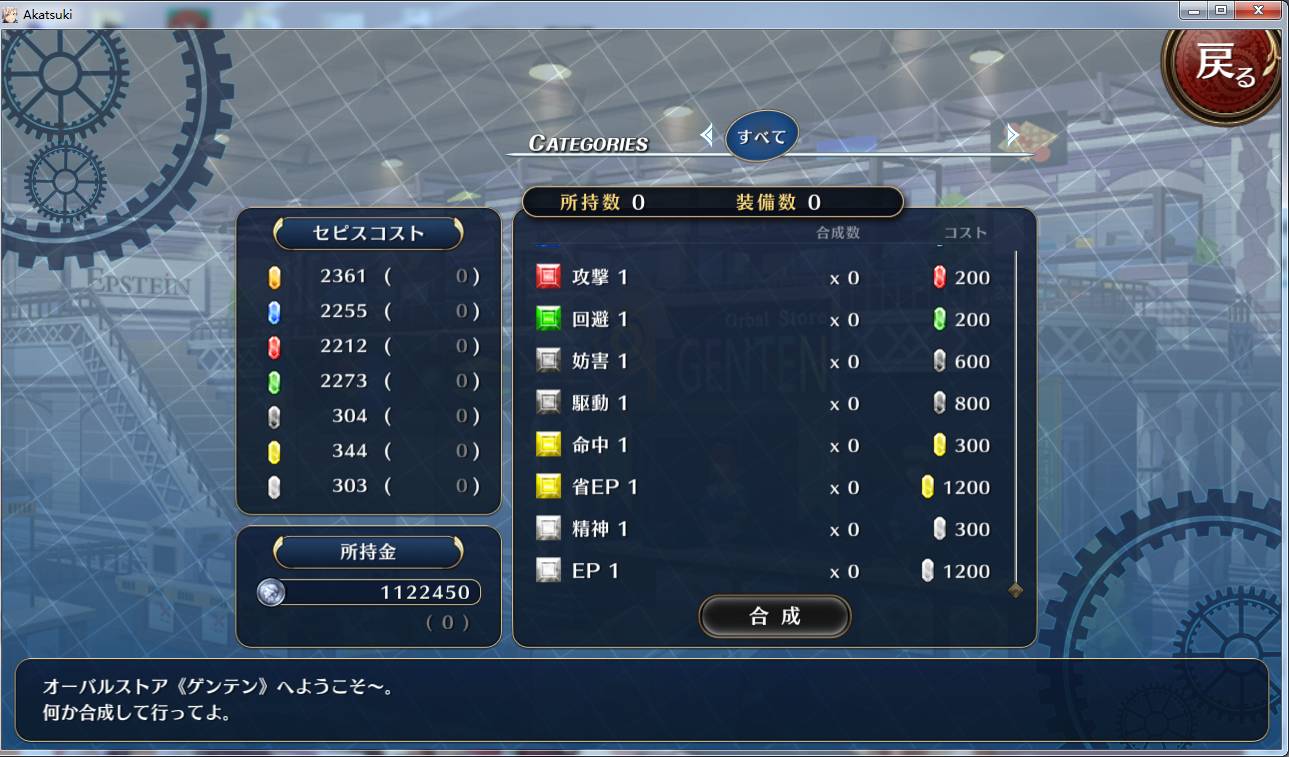1289x757 pixels.
Task: Click the すべて category selector
Action: click(x=762, y=137)
